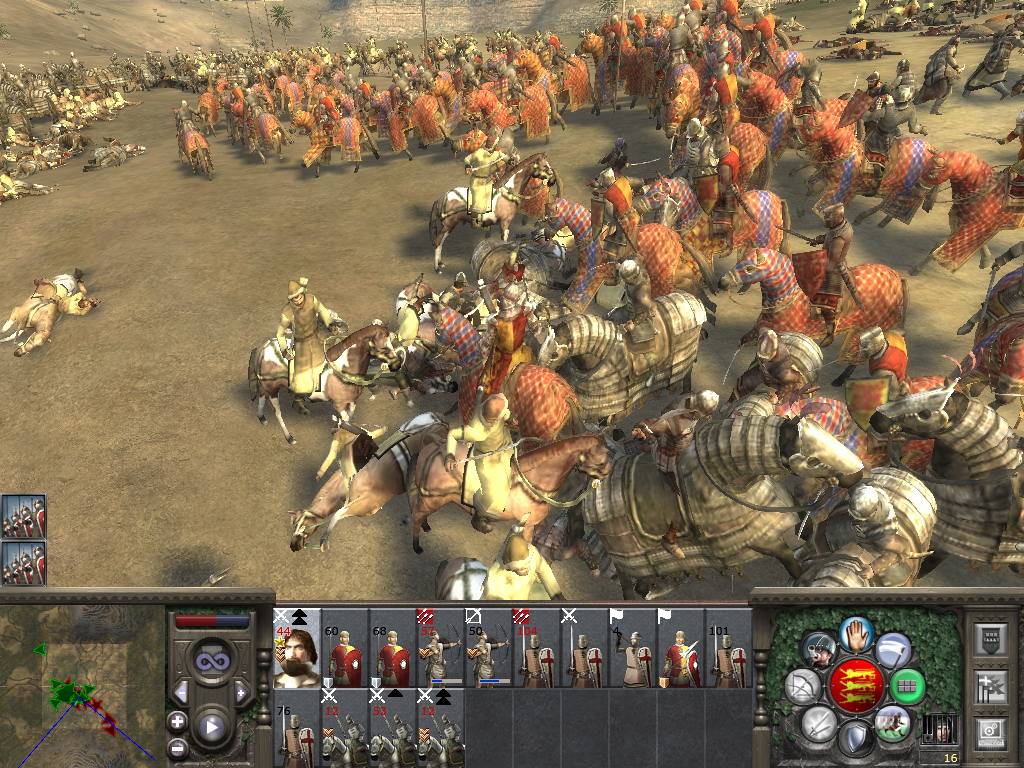
Task: Select the crossed swords melee button
Action: tap(818, 723)
